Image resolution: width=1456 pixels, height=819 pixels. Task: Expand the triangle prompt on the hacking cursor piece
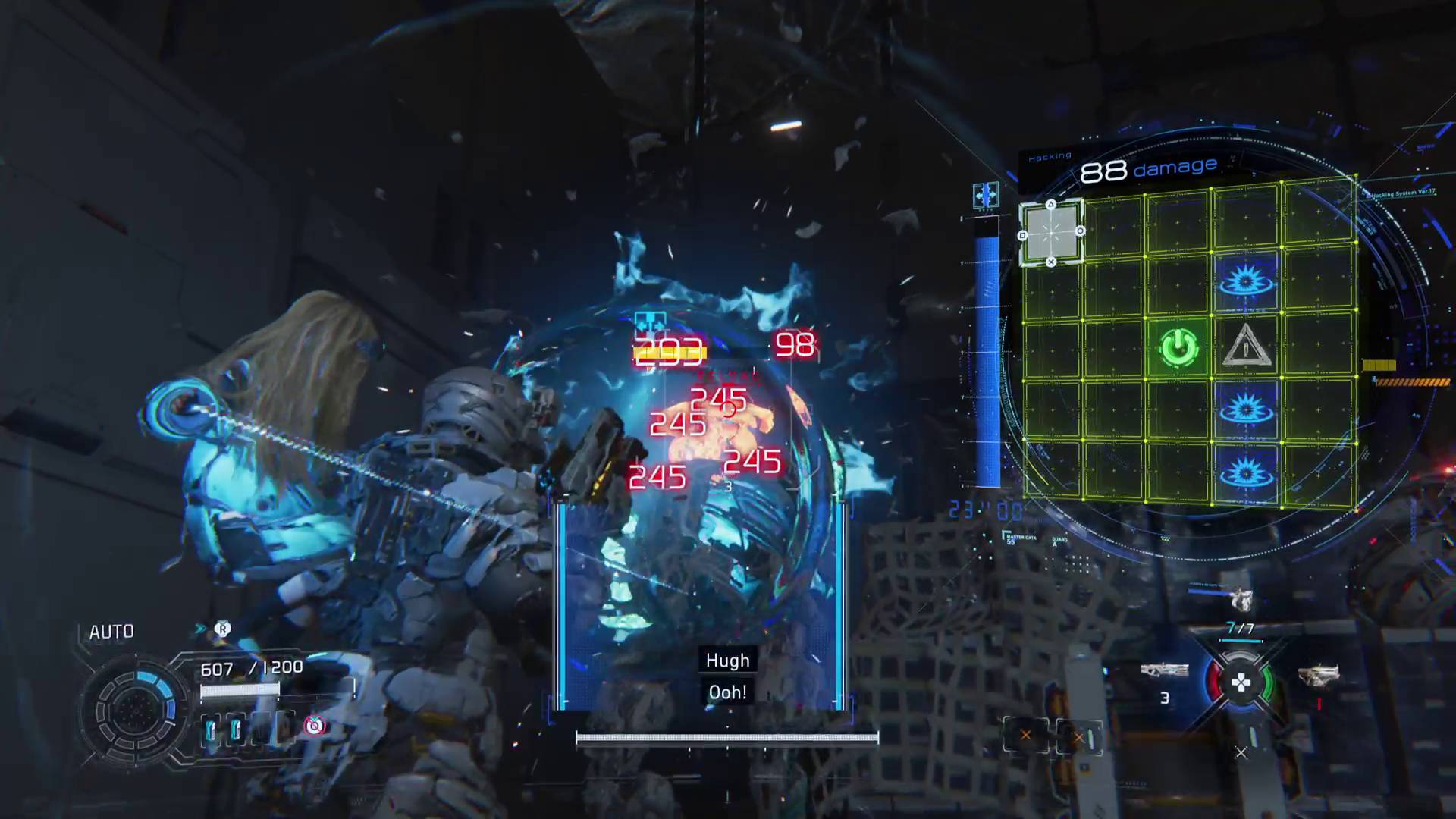tap(1051, 203)
